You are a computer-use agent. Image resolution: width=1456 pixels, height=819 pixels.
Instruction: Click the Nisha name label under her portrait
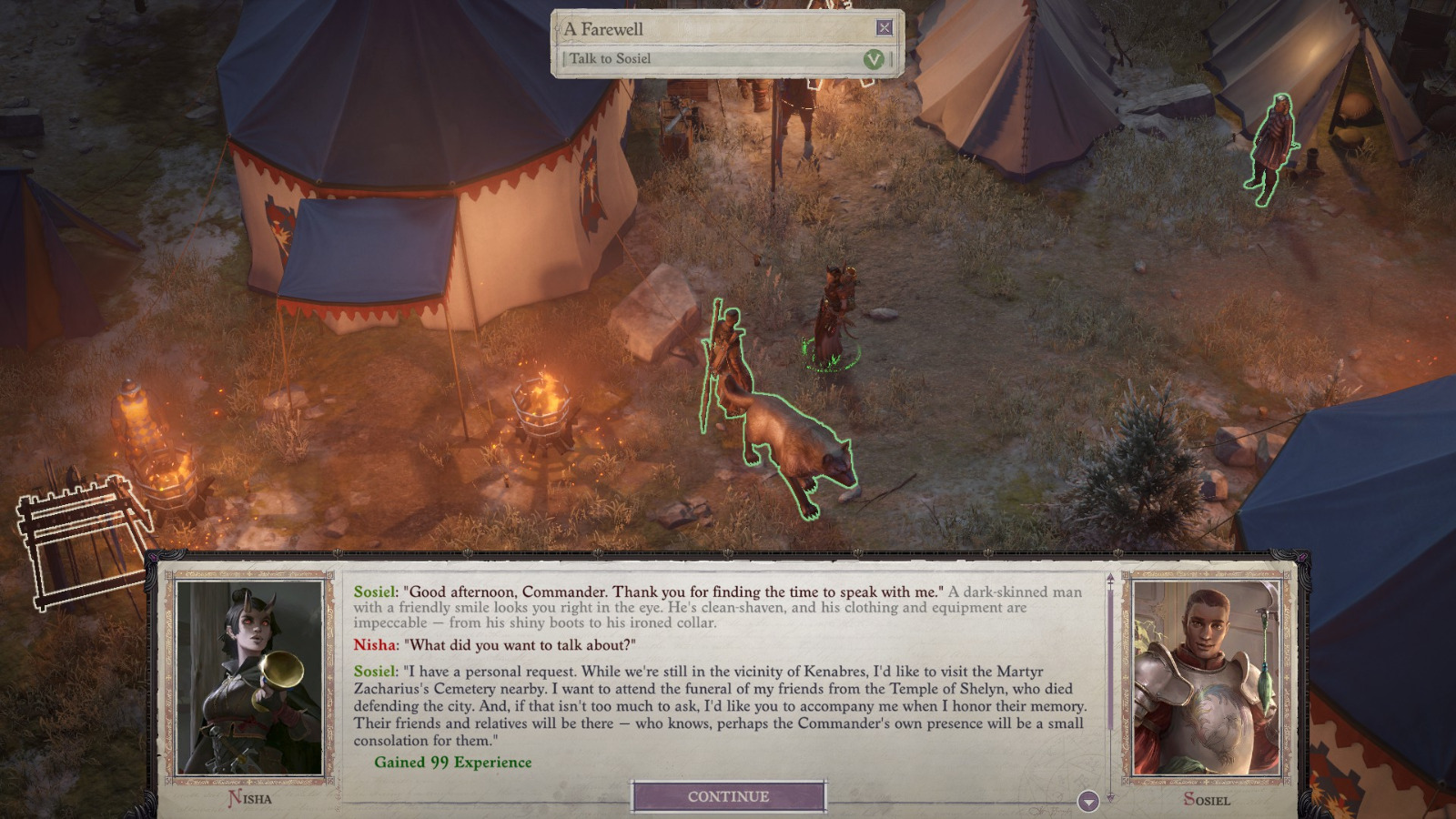click(252, 799)
